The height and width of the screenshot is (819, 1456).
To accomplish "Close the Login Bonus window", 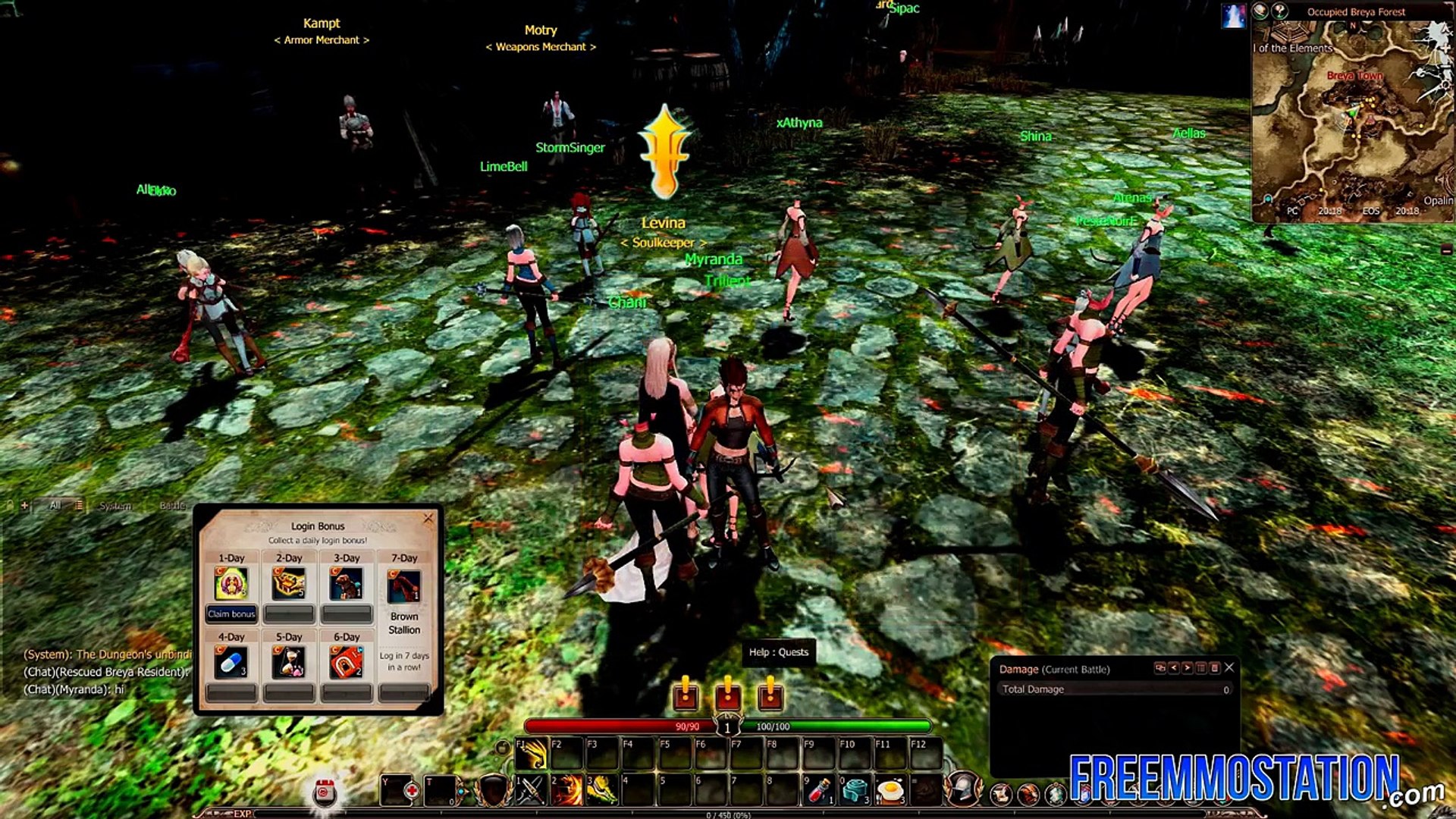I will point(428,519).
